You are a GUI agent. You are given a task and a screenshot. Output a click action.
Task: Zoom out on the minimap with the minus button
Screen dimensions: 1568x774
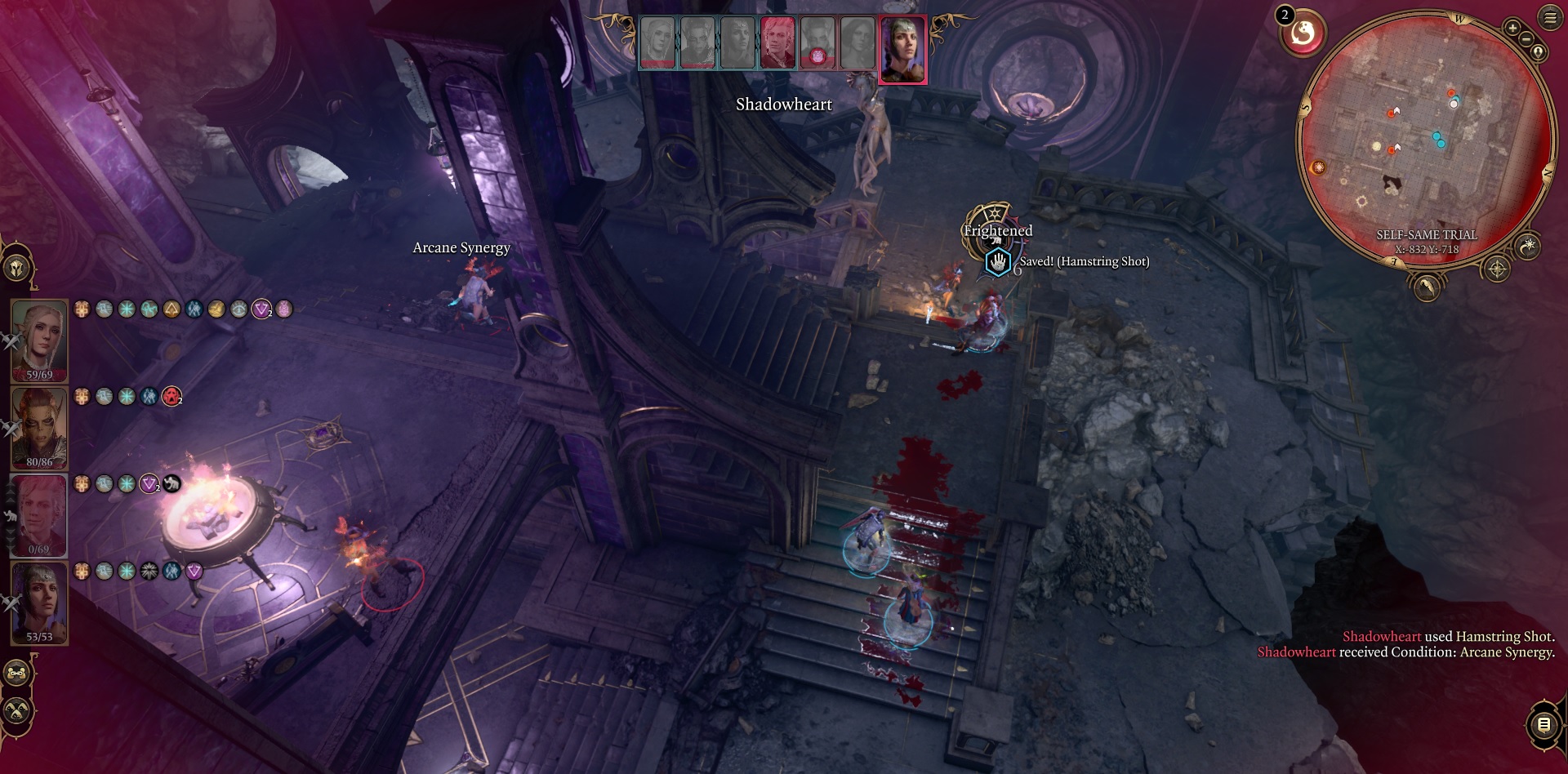coord(1526,39)
